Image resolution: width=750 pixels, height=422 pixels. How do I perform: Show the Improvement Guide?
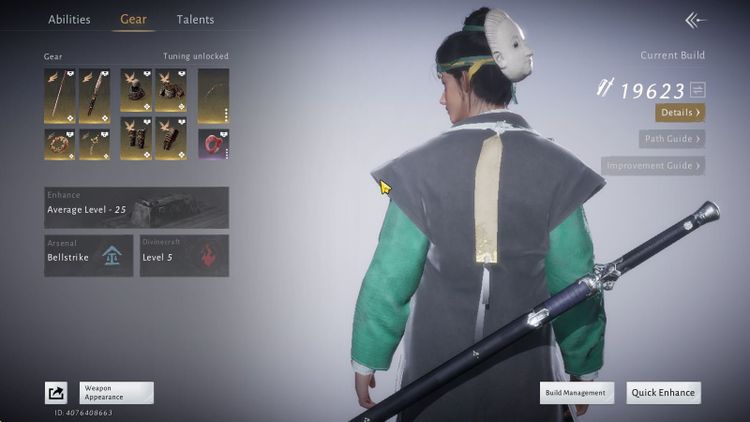(x=653, y=165)
